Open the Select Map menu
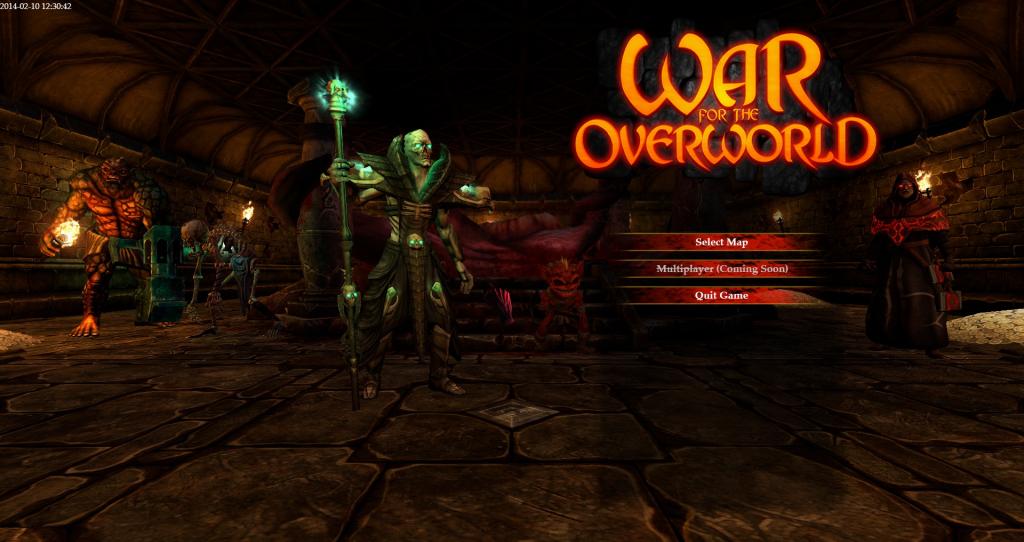The width and height of the screenshot is (1024, 542). (721, 242)
